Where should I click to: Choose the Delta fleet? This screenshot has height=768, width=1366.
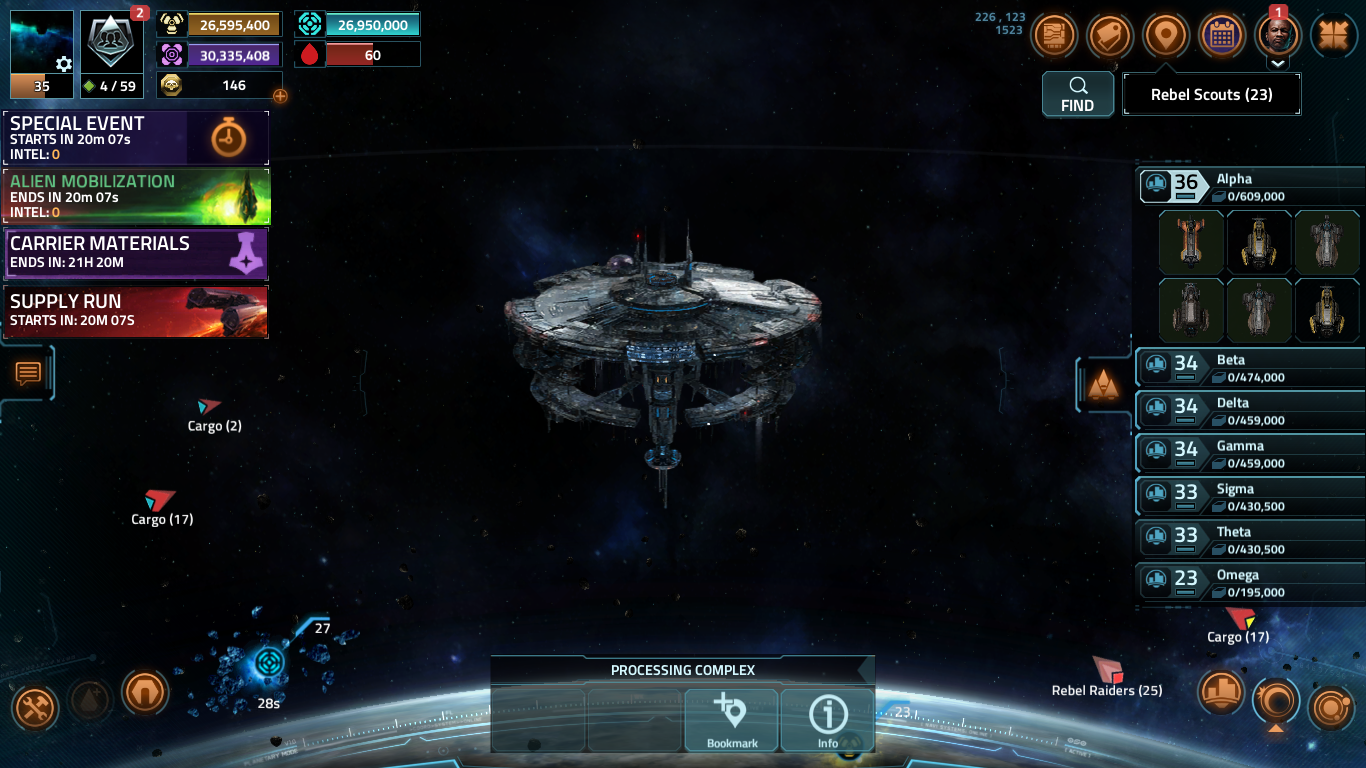tap(1250, 411)
